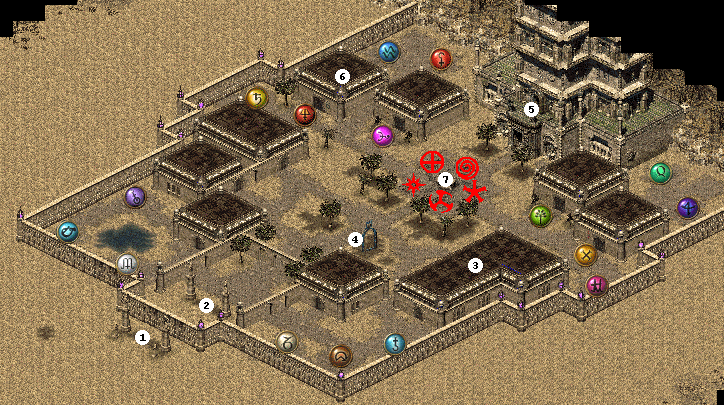The height and width of the screenshot is (406, 724).
Task: Click the red crossed-circle symbol near marker 7
Action: coord(432,161)
